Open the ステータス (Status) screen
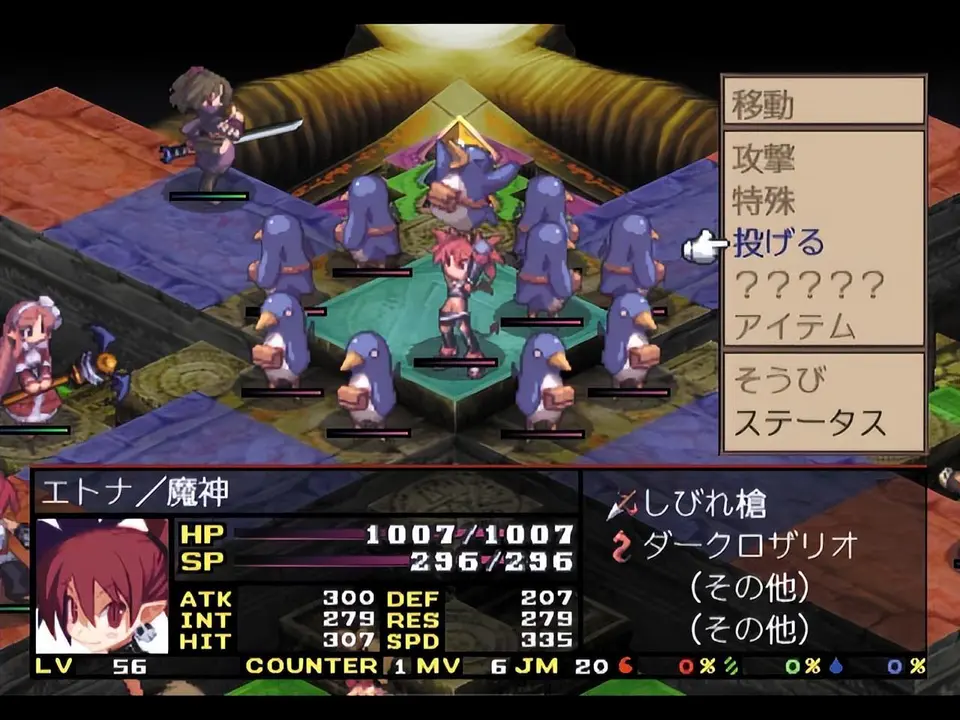 coord(809,422)
